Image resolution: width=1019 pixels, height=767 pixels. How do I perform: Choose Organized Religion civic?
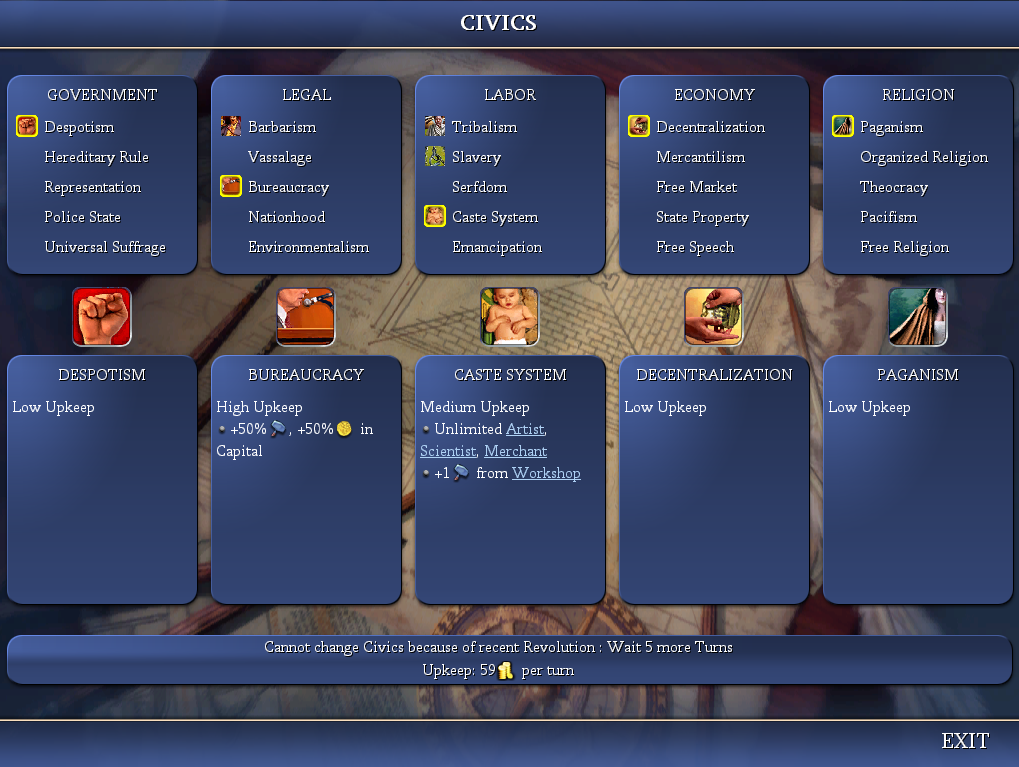(923, 157)
